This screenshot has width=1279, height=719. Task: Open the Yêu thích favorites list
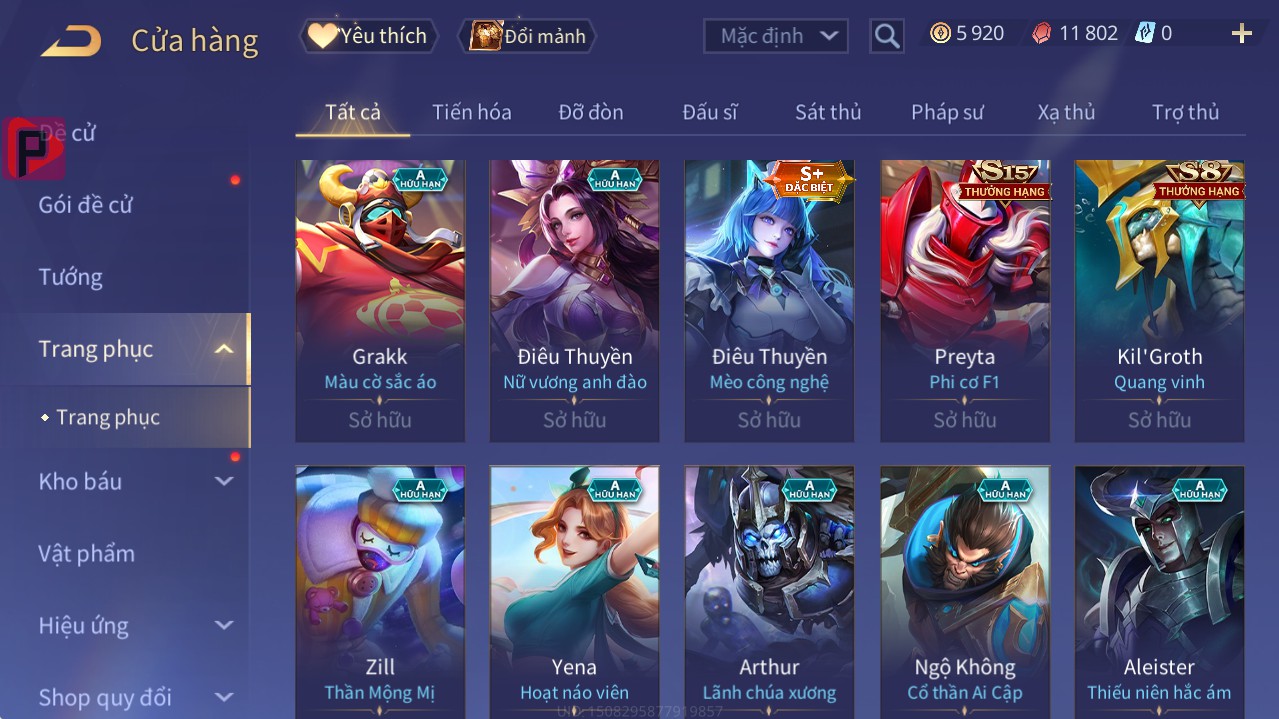(x=369, y=36)
